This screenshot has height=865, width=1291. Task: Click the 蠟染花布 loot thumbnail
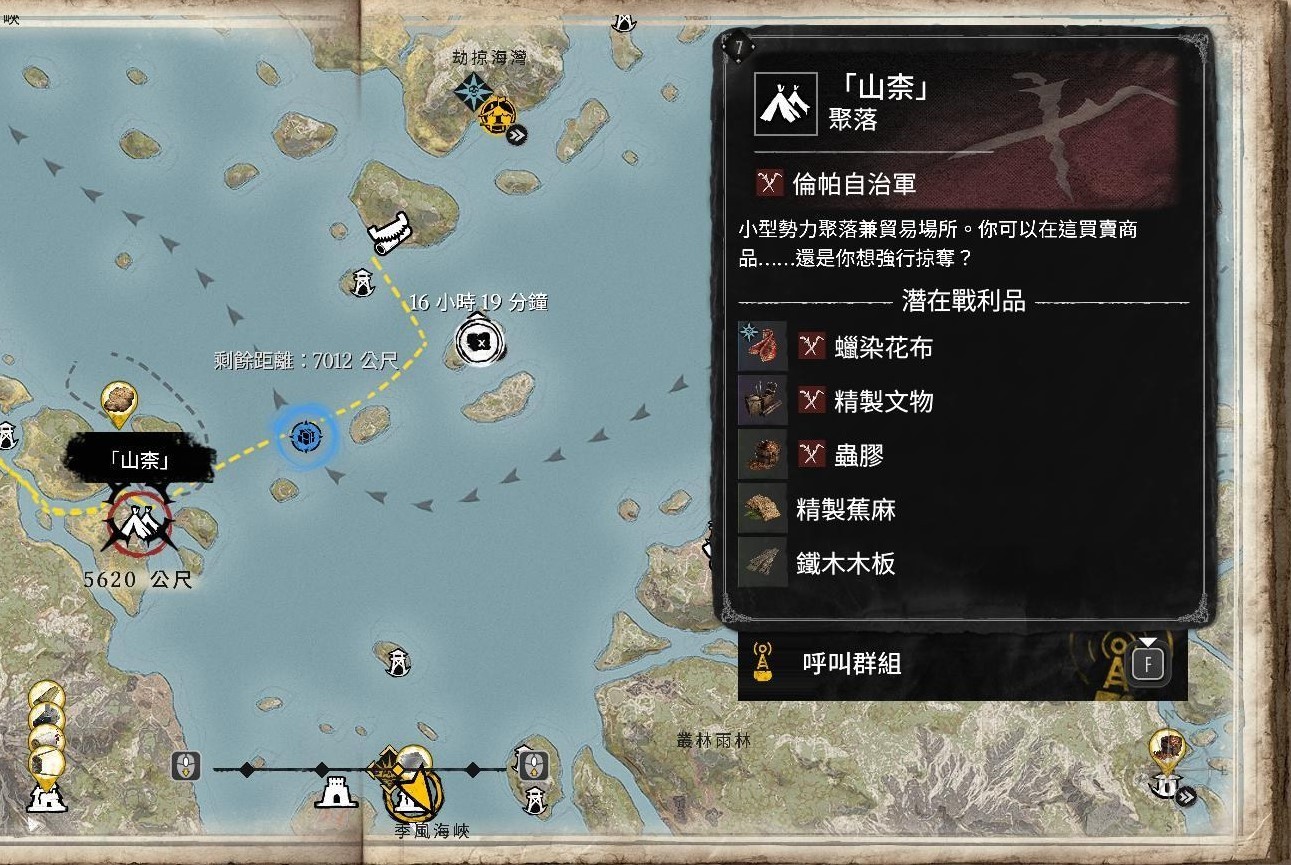coord(762,348)
